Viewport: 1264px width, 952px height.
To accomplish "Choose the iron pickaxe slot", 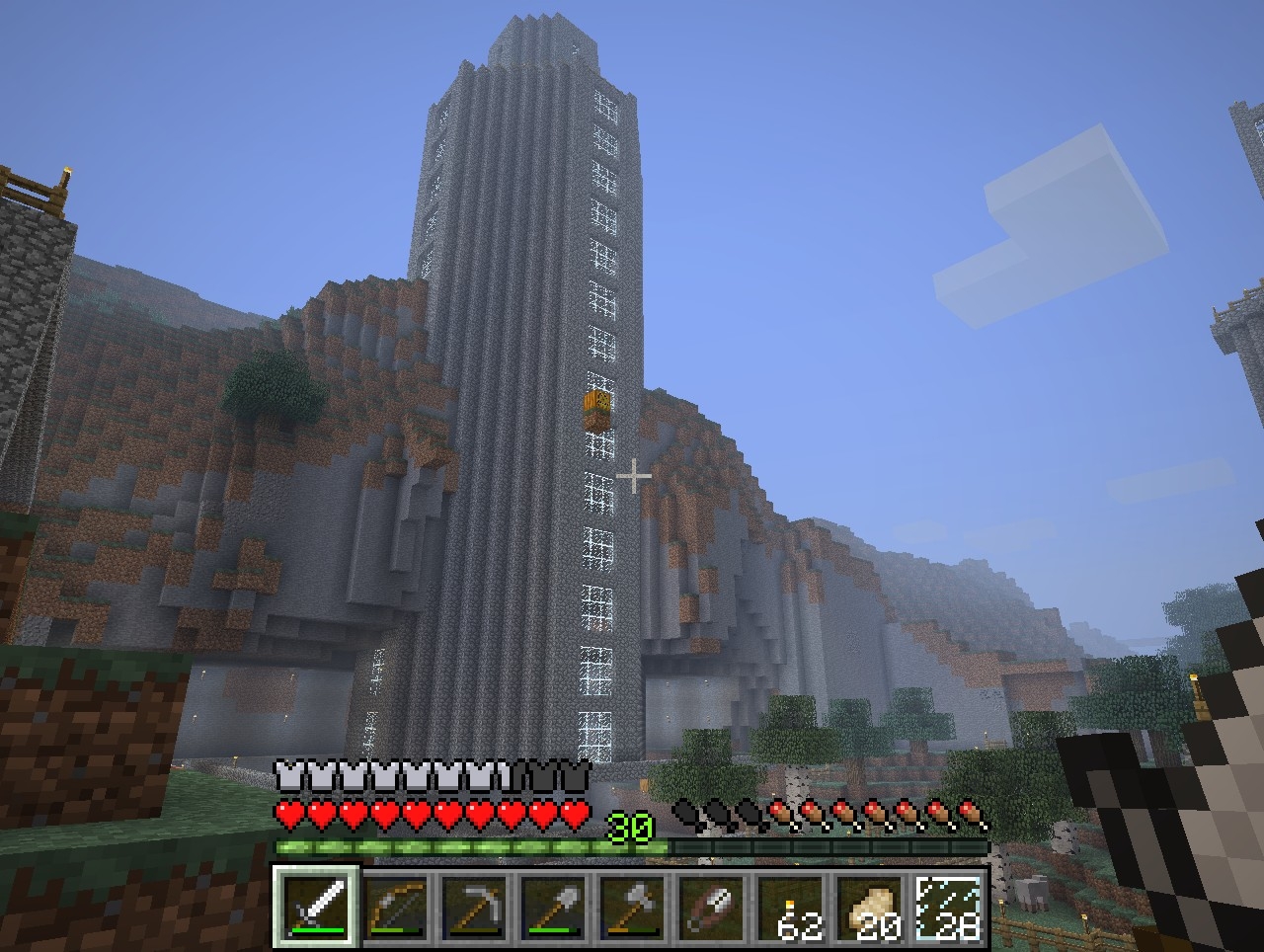I will tap(475, 907).
